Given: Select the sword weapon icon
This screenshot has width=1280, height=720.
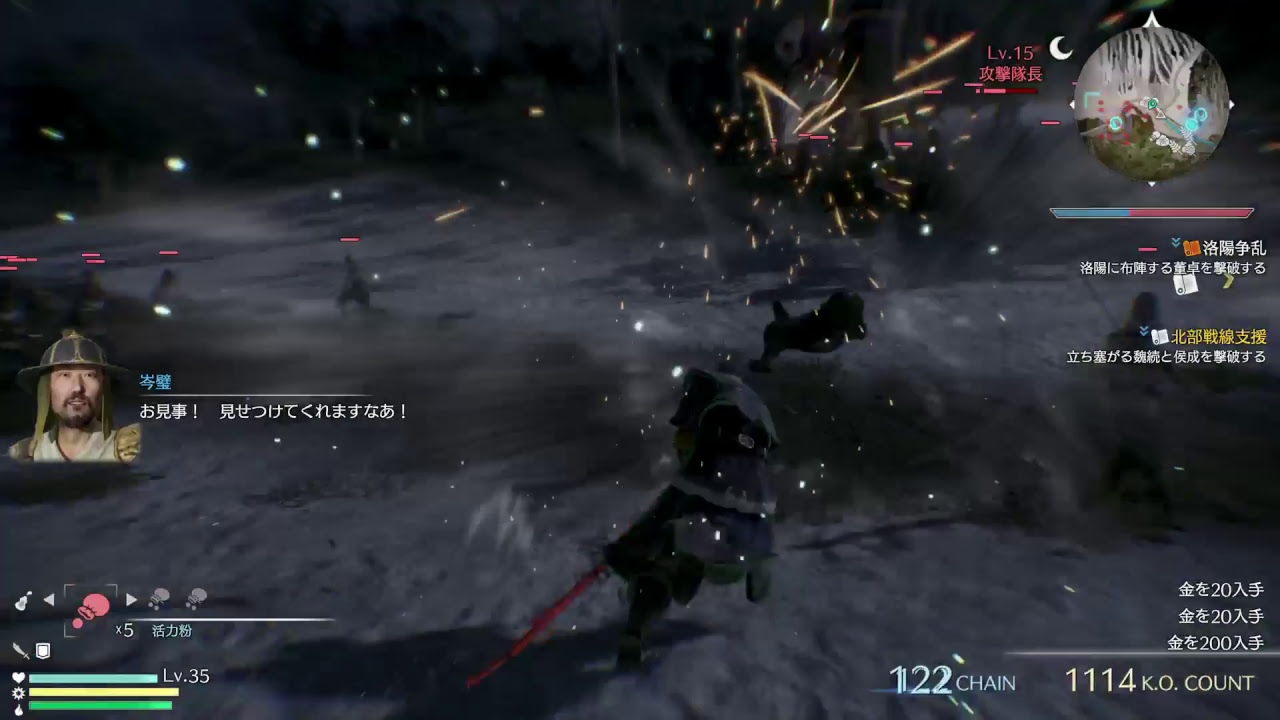Looking at the screenshot, I should (20, 651).
